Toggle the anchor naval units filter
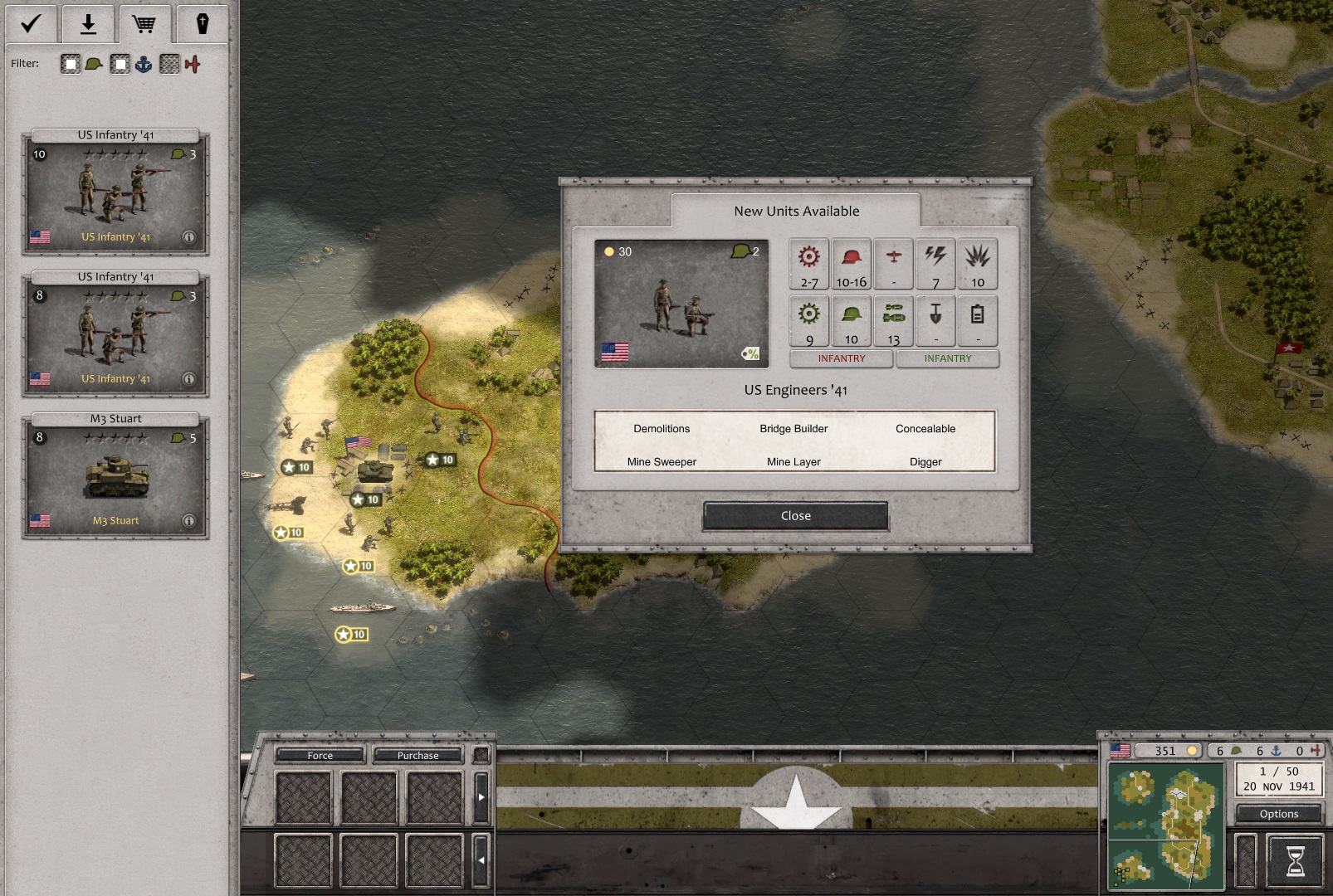The image size is (1333, 896). 143,63
